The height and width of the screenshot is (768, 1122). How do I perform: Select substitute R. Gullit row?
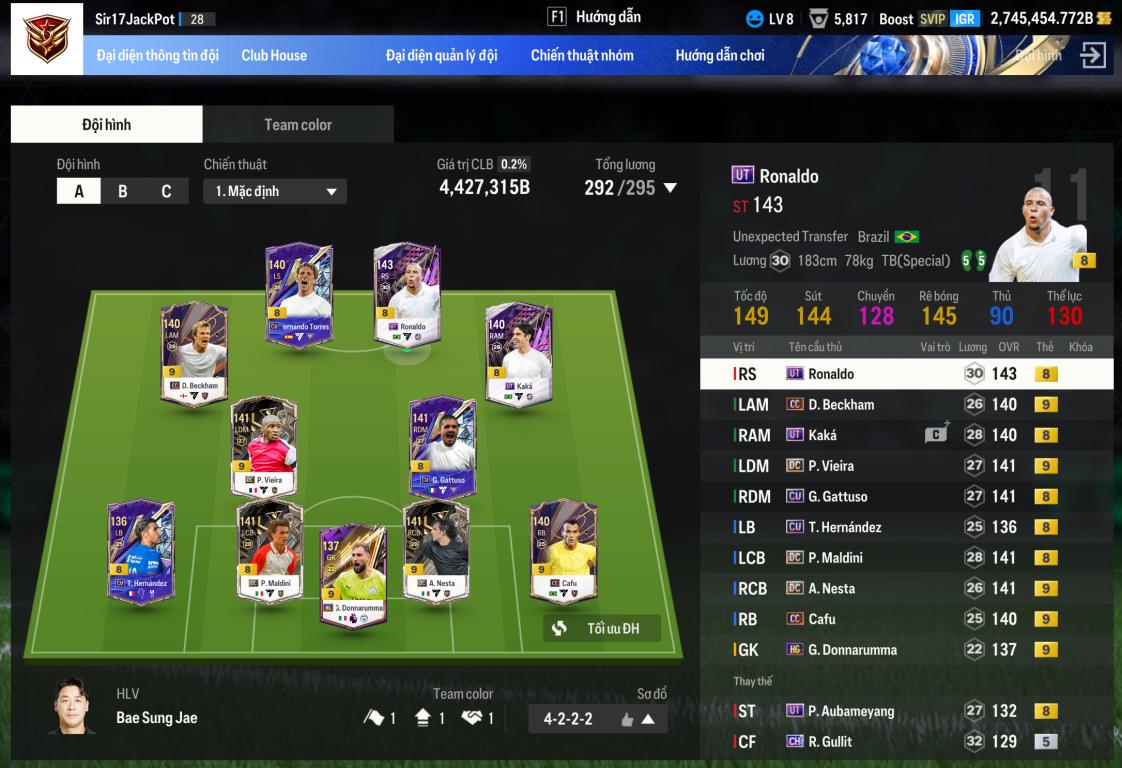[x=906, y=742]
